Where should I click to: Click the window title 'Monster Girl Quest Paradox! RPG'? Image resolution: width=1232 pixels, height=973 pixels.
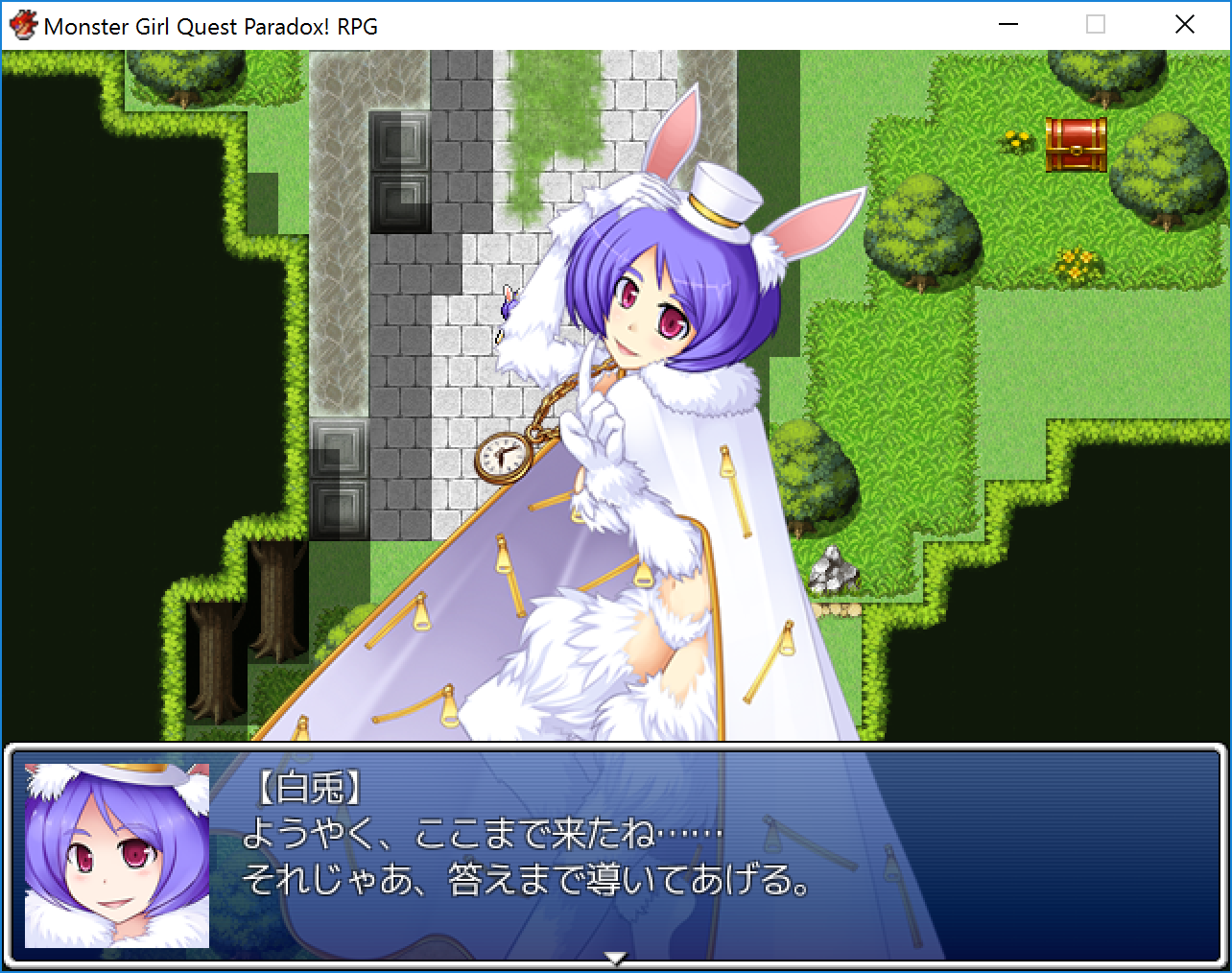tap(211, 26)
